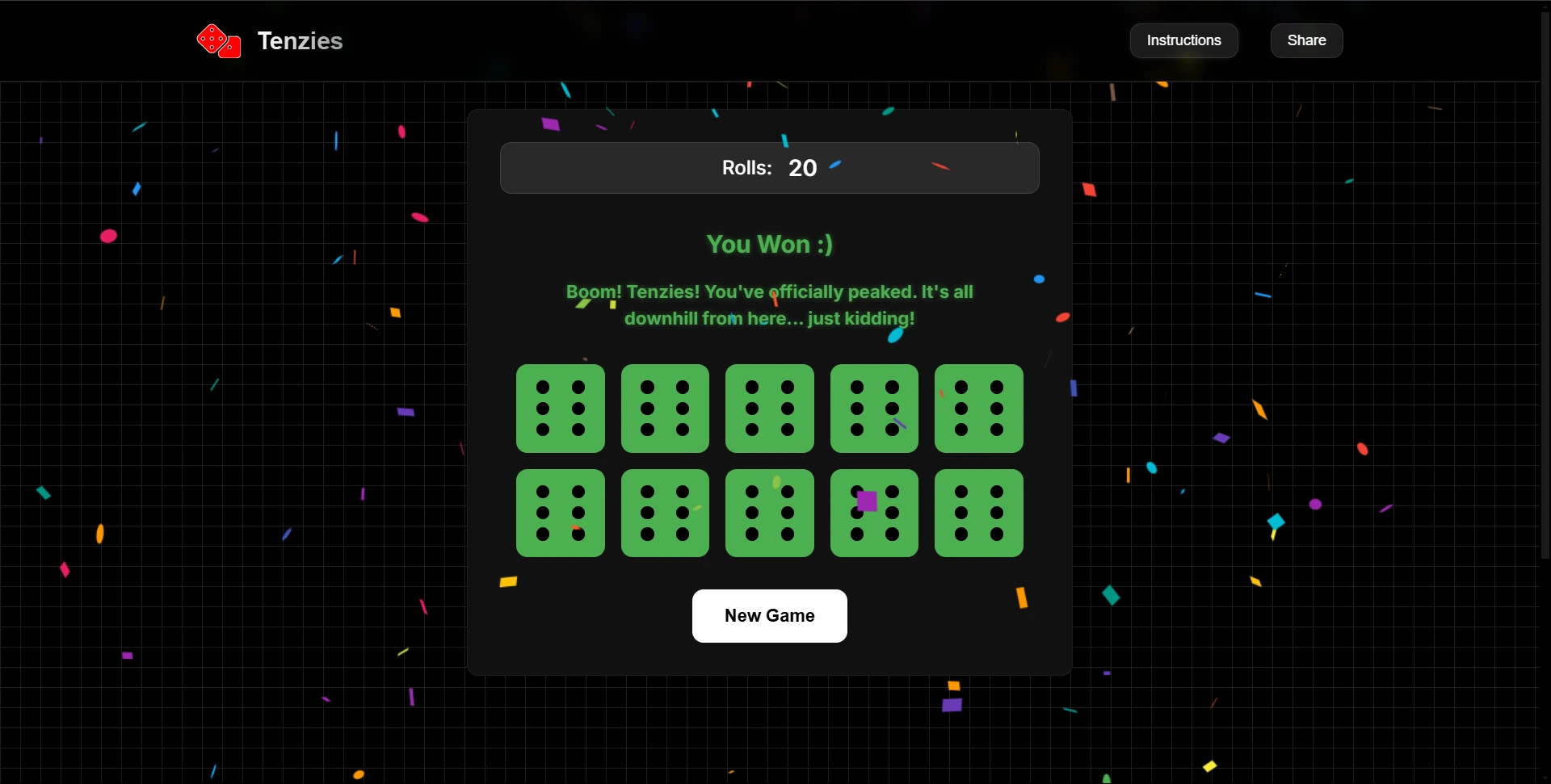Start a New Game
This screenshot has height=784, width=1551.
click(x=768, y=615)
